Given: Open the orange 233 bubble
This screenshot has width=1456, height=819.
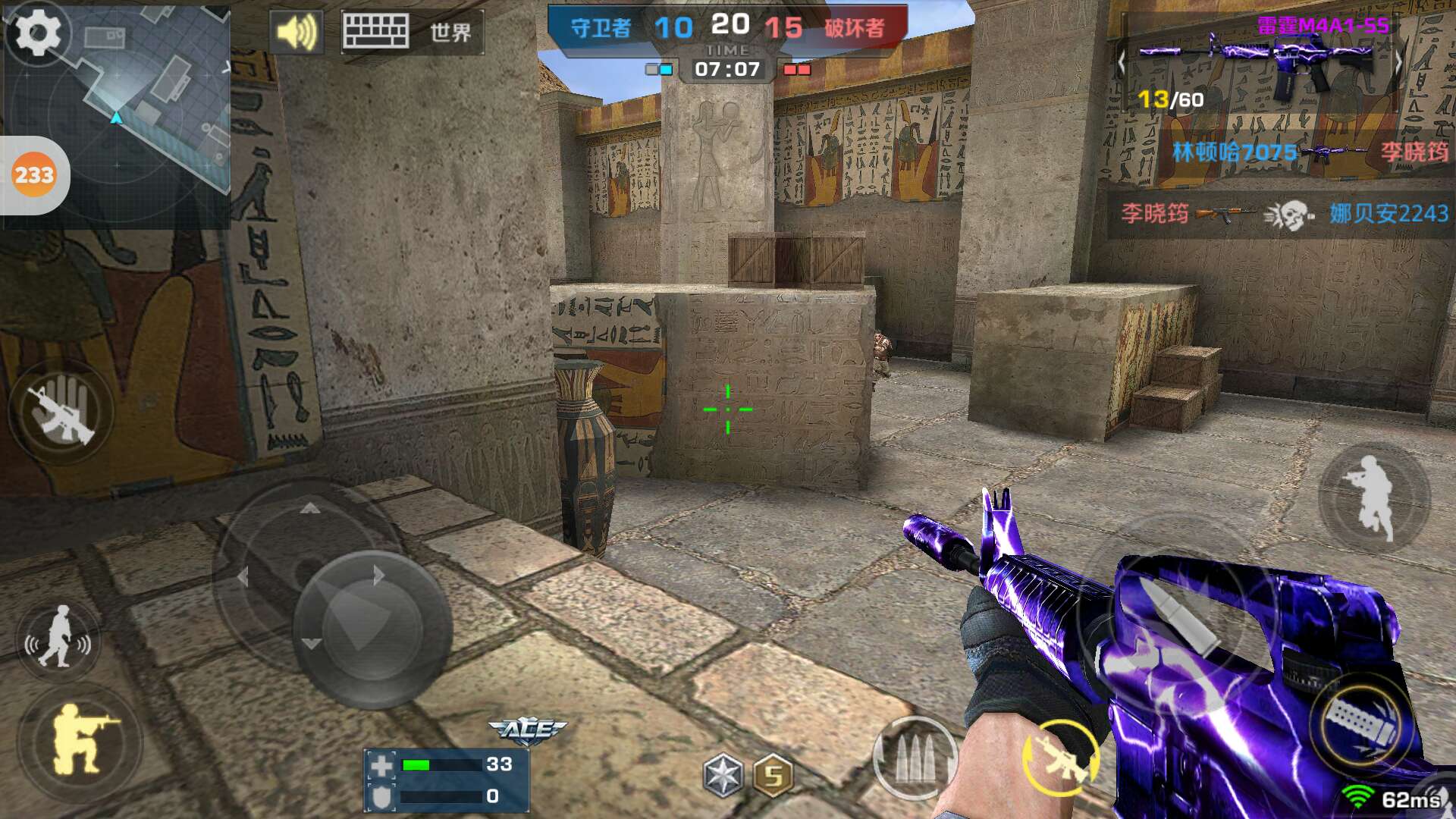Looking at the screenshot, I should coord(34,175).
